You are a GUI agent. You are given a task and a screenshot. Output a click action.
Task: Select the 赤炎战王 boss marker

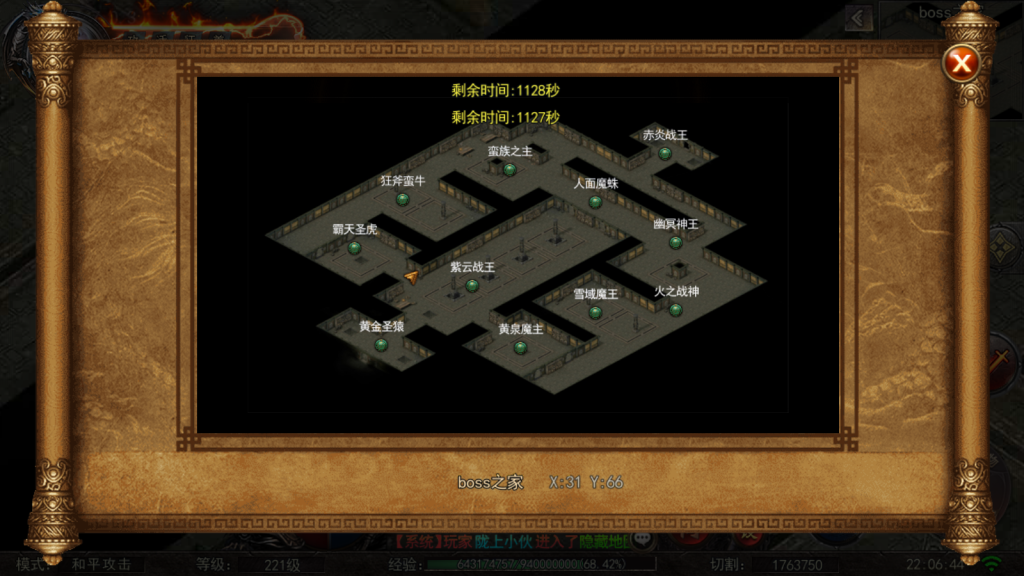[x=664, y=153]
